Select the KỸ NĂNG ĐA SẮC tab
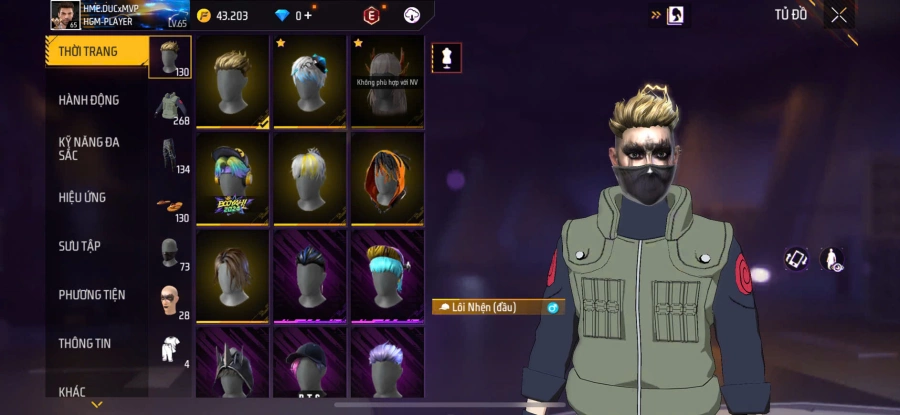The height and width of the screenshot is (415, 900). [88, 148]
